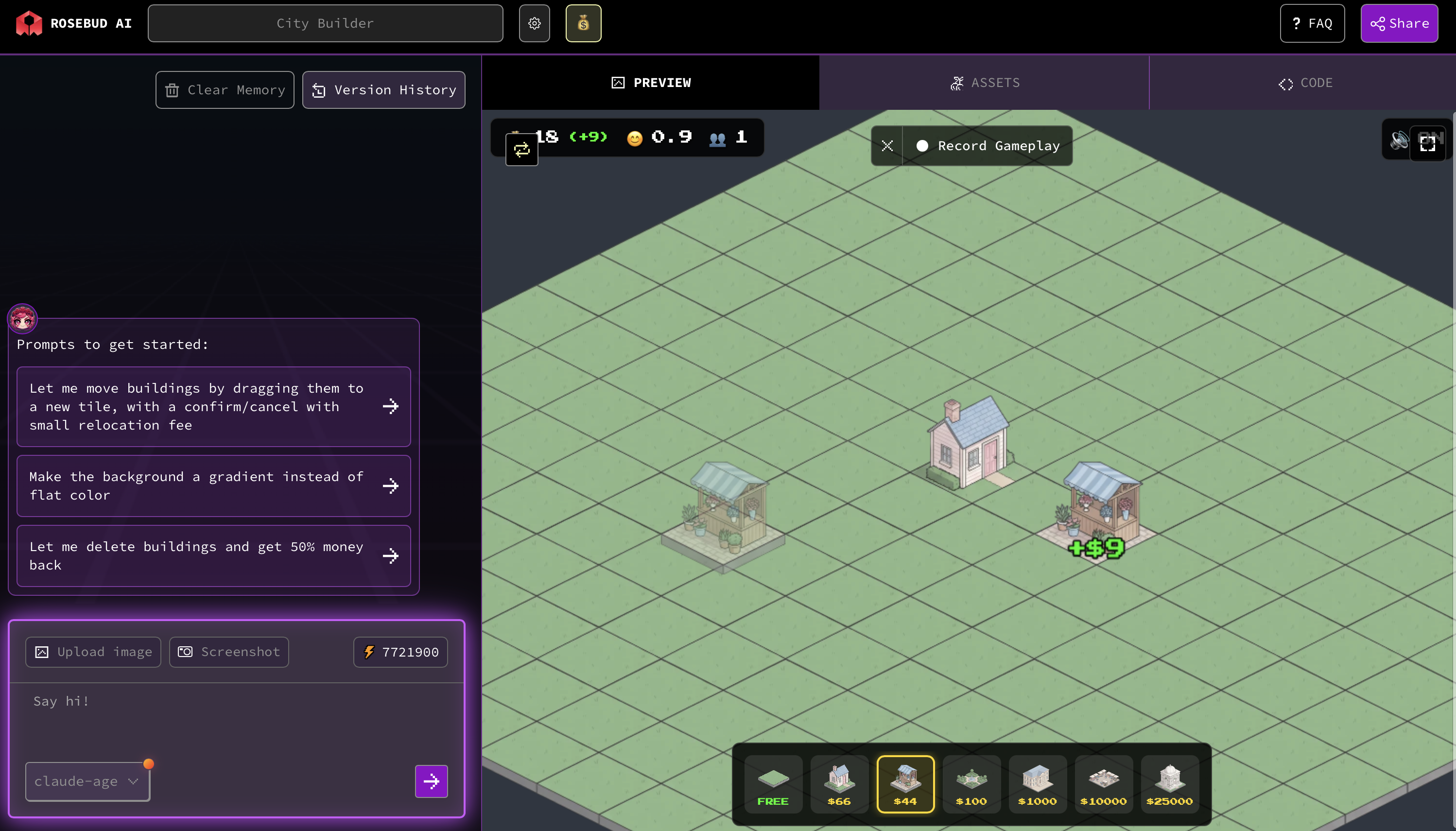The image size is (1456, 831).
Task: Share the City Builder project
Action: click(1399, 23)
